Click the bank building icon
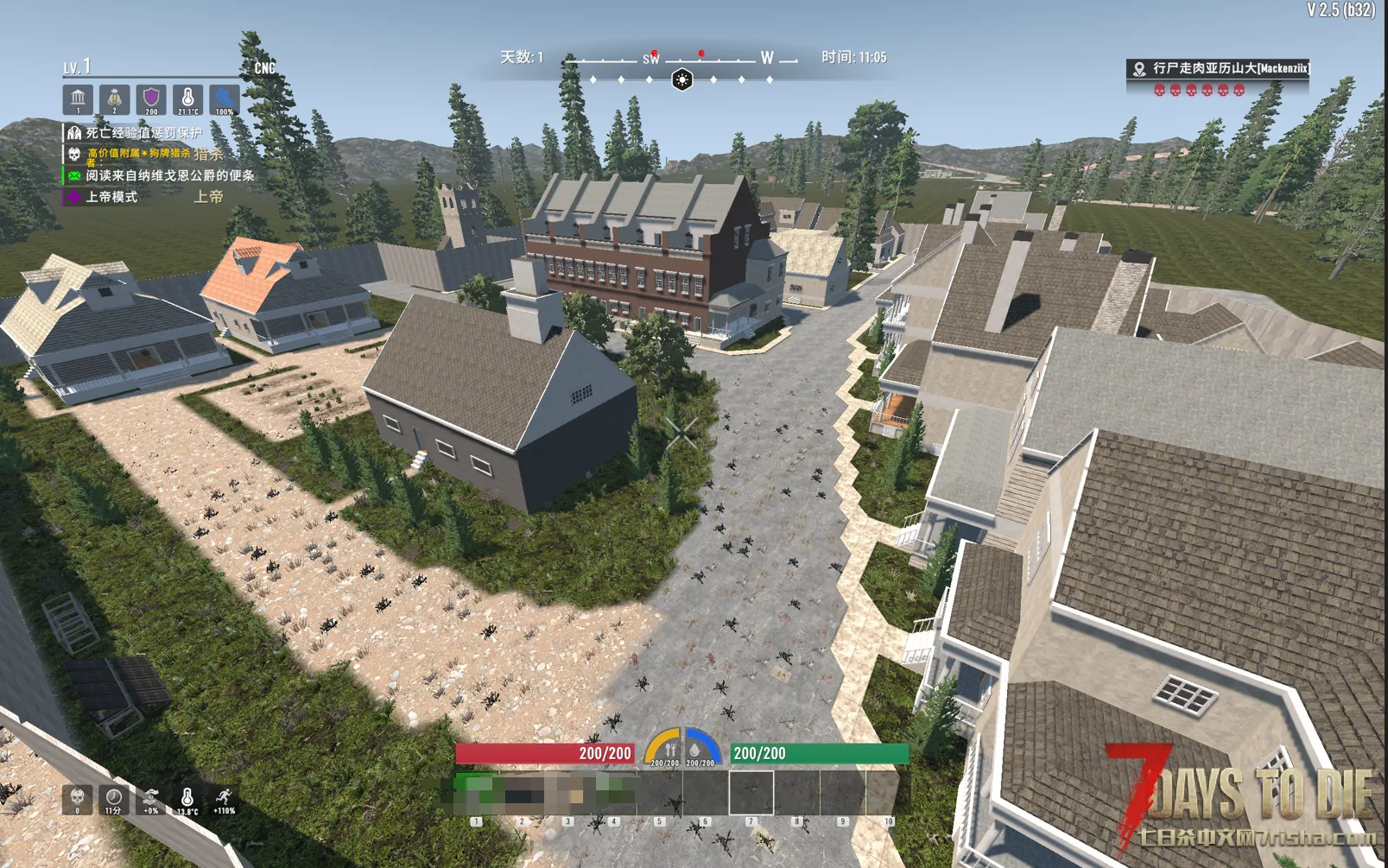 (78, 99)
